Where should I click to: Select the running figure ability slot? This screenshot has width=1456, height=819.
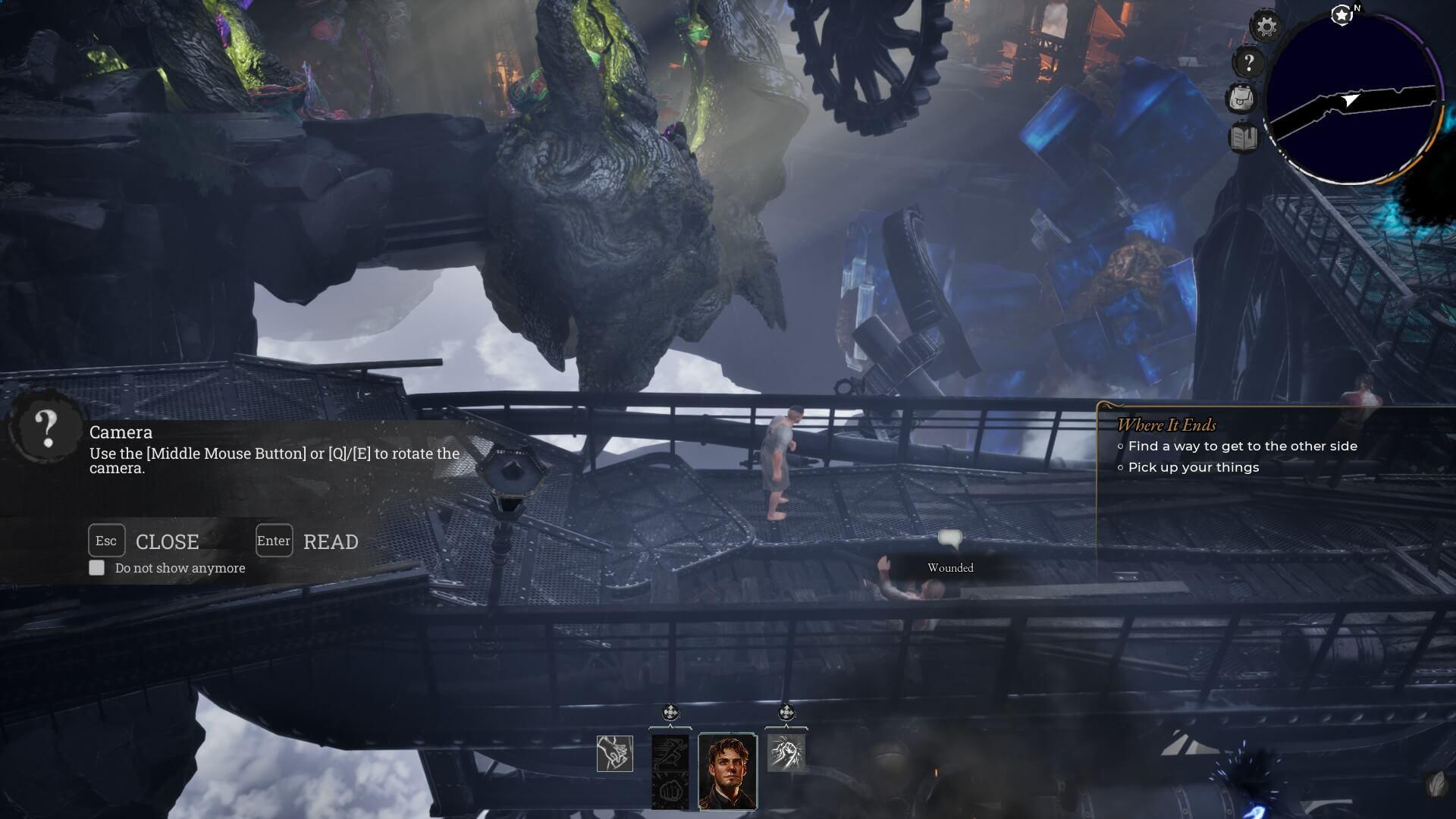tap(670, 752)
